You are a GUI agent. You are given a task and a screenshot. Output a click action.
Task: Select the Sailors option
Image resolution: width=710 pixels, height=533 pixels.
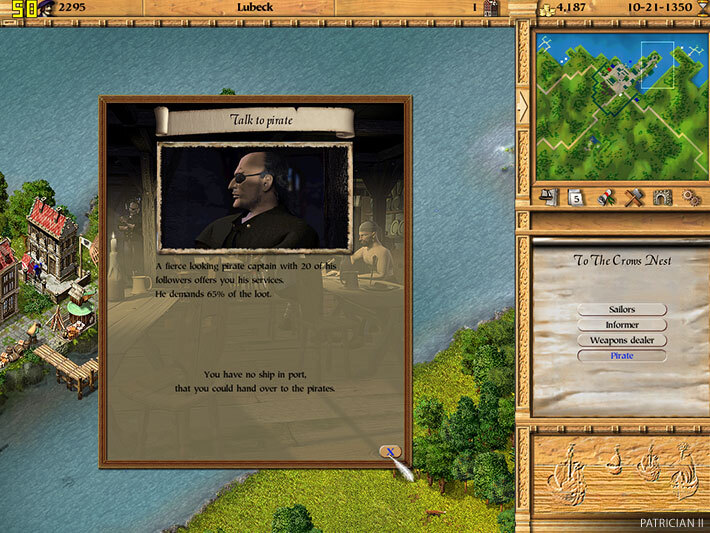621,310
